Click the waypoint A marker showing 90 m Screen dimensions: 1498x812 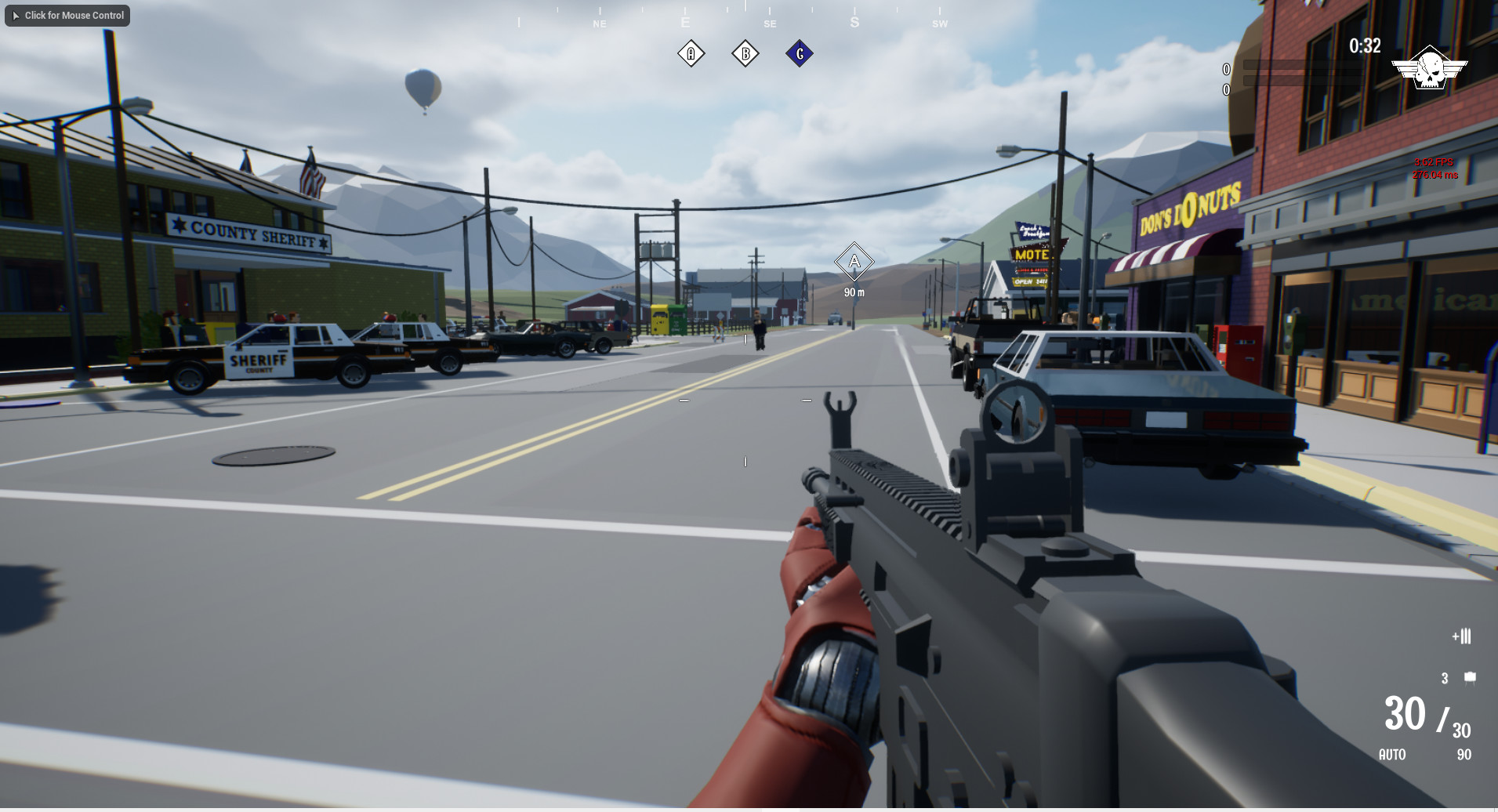(854, 261)
